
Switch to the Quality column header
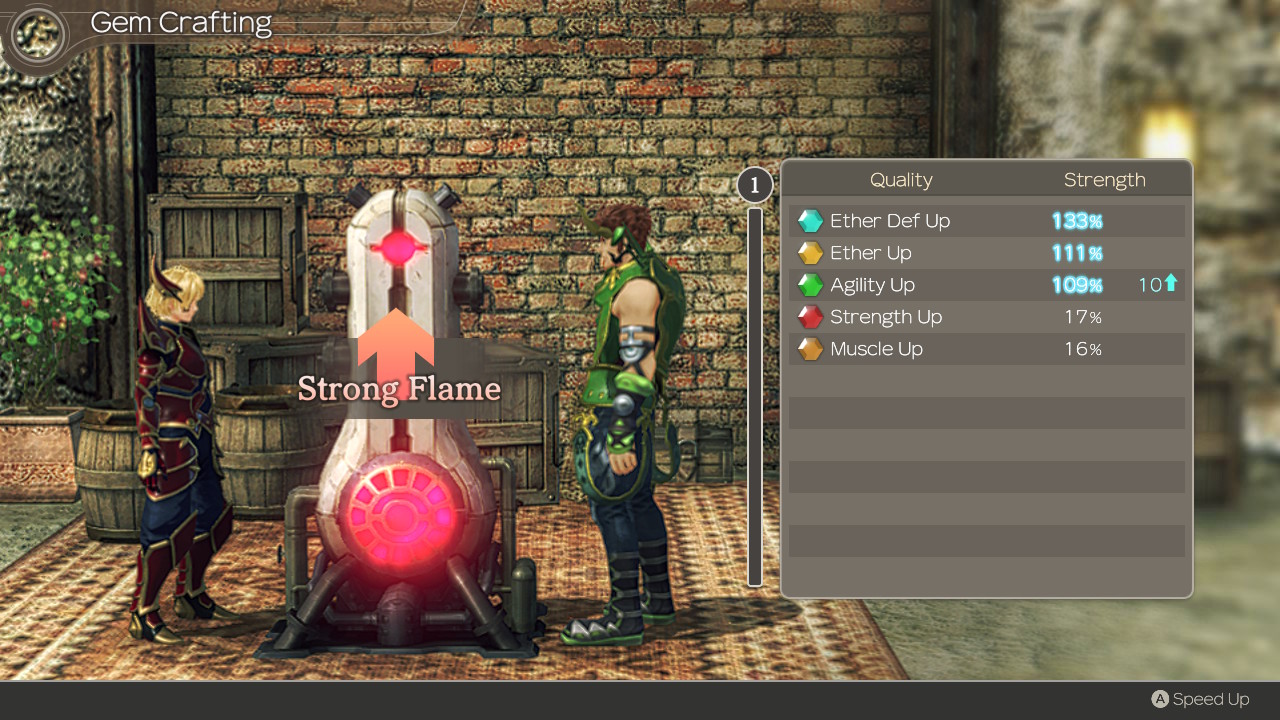[x=901, y=179]
